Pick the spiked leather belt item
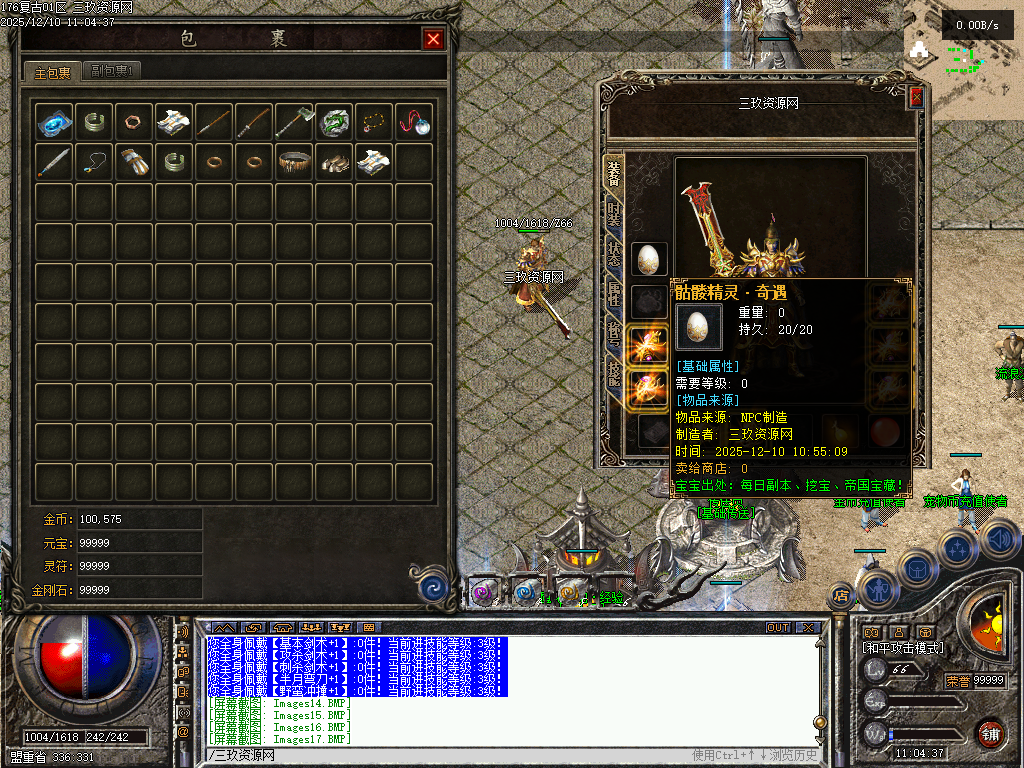 [x=294, y=161]
